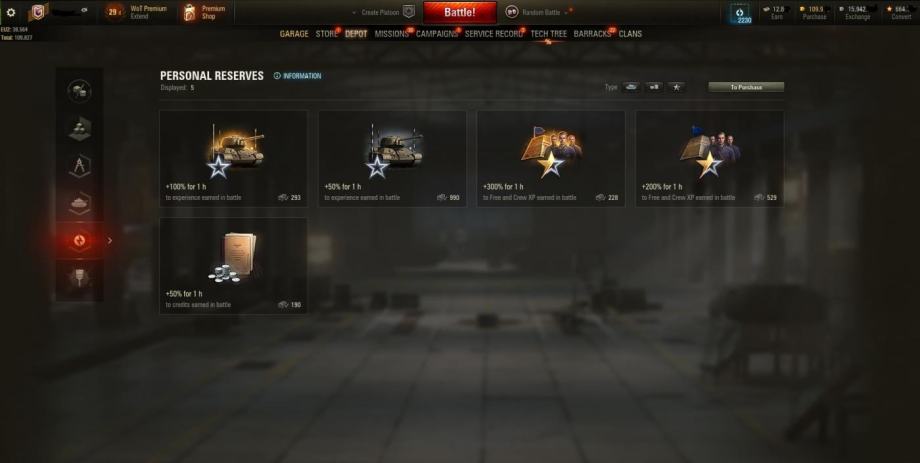Switch to the Barracks tab

pos(592,34)
